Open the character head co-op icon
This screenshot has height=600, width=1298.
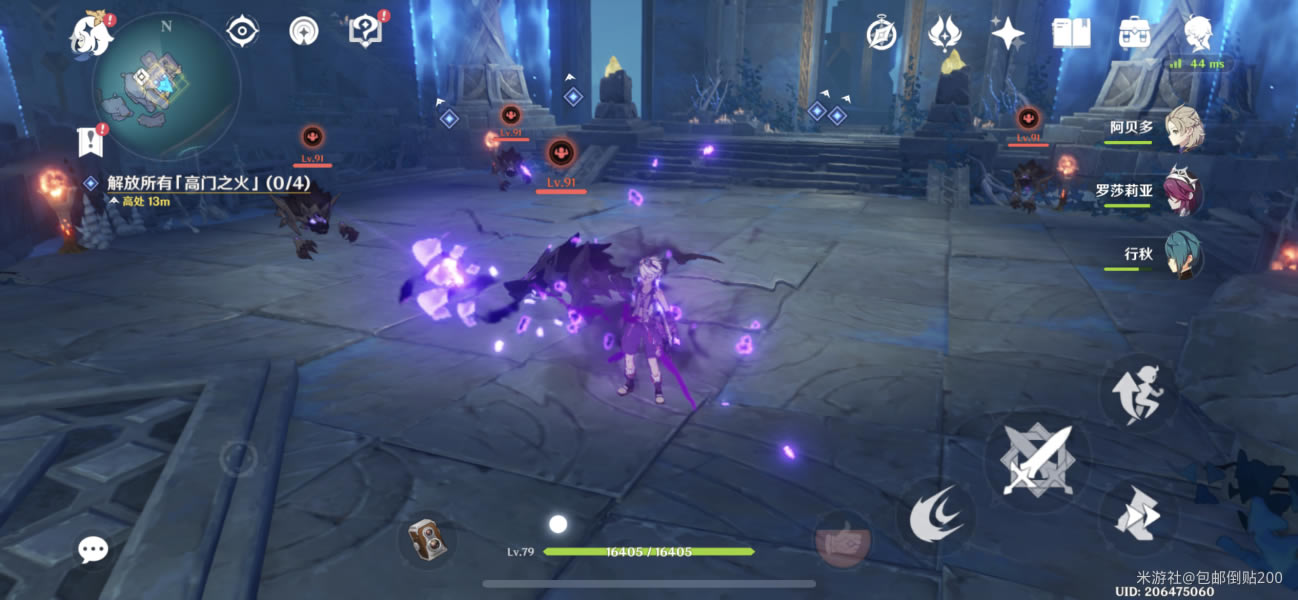(1197, 34)
